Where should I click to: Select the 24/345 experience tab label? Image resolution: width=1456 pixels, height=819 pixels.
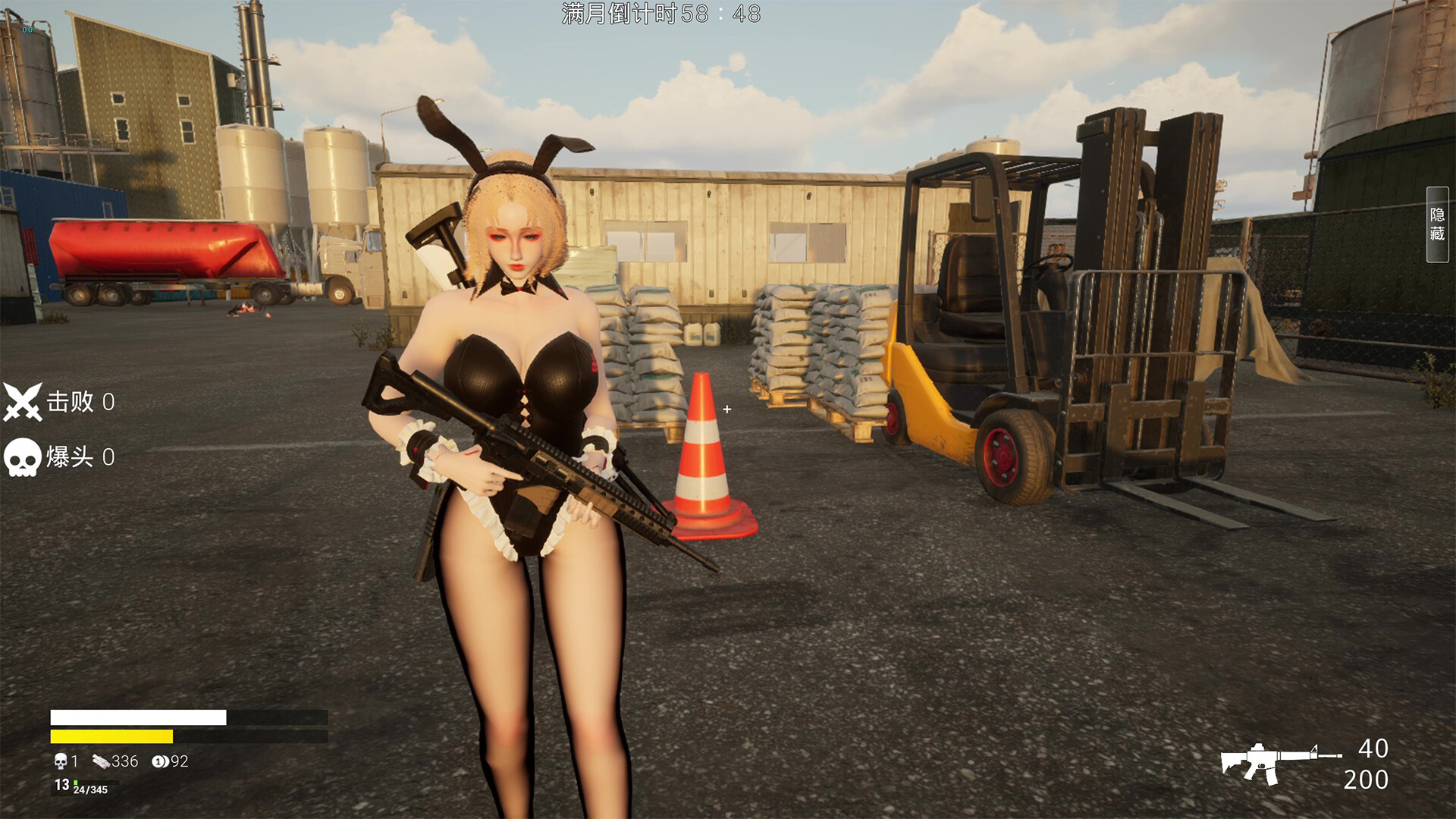tap(89, 790)
